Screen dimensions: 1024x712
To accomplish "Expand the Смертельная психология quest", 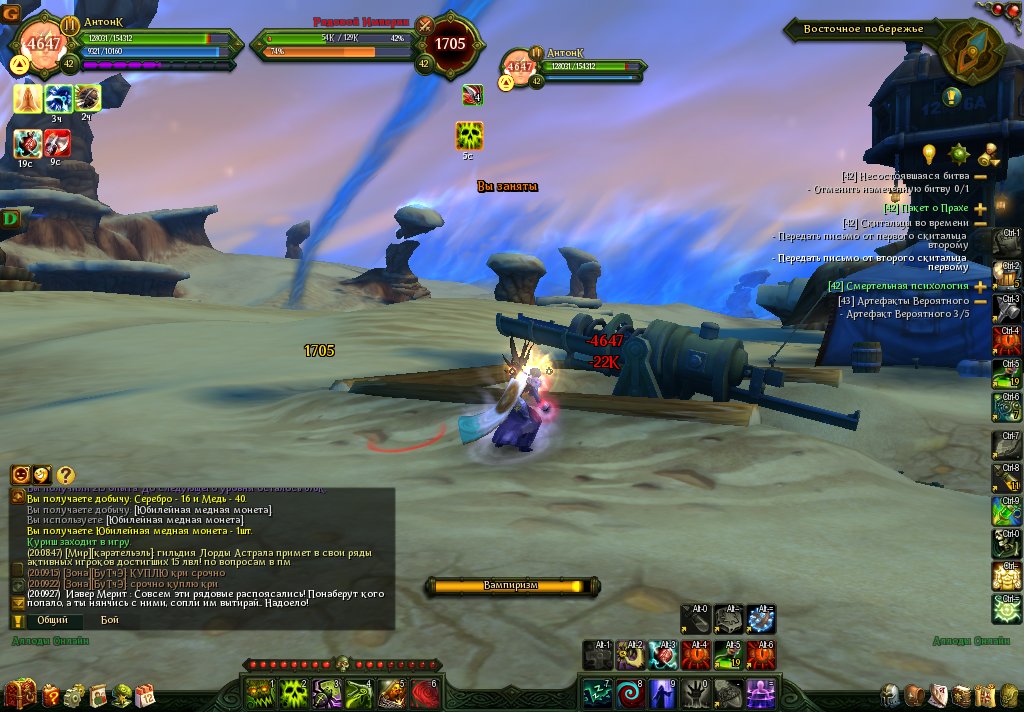I will (x=980, y=286).
